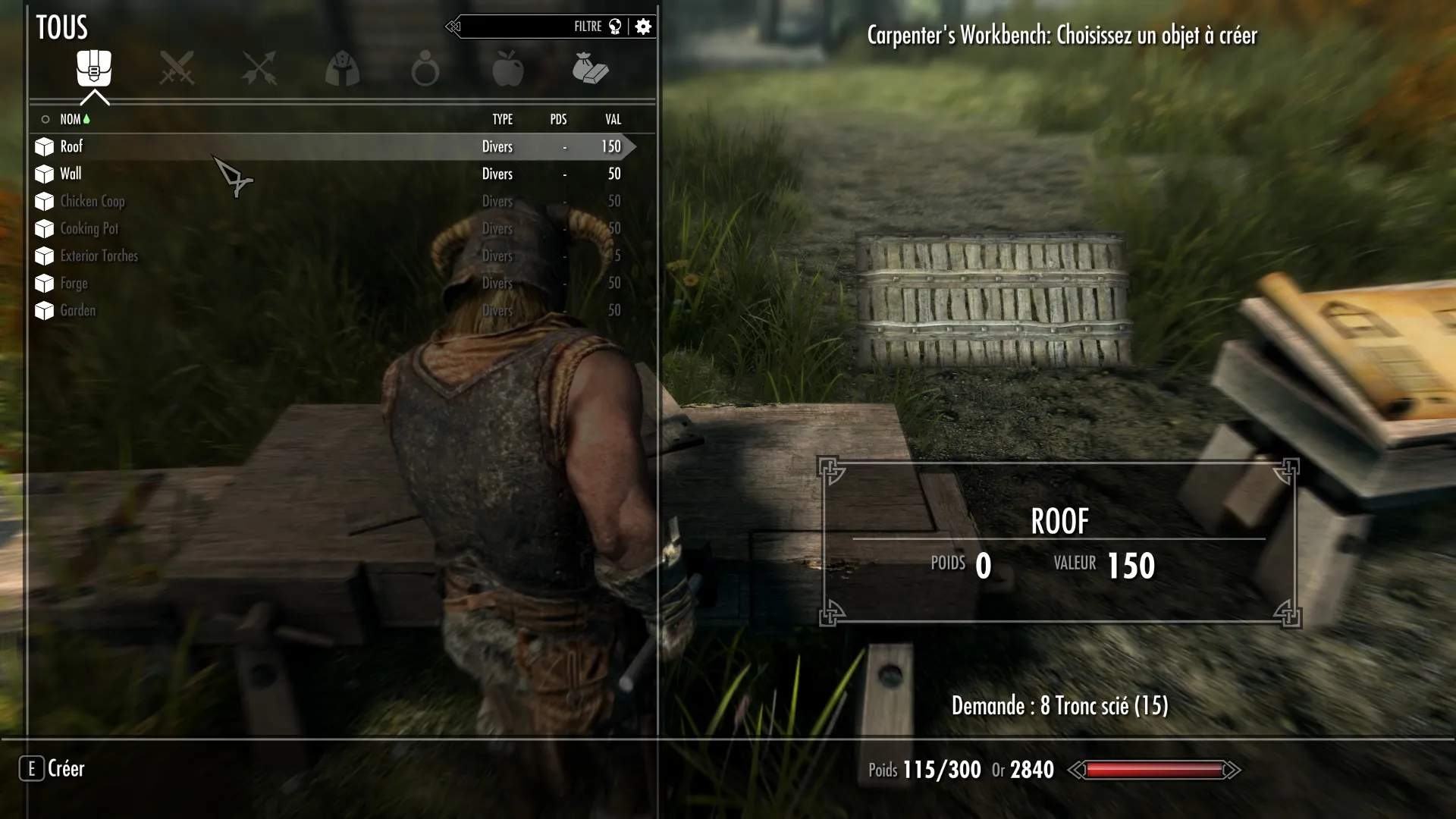The image size is (1456, 819).
Task: Pick the Cooking Pot entry
Action: [x=89, y=228]
